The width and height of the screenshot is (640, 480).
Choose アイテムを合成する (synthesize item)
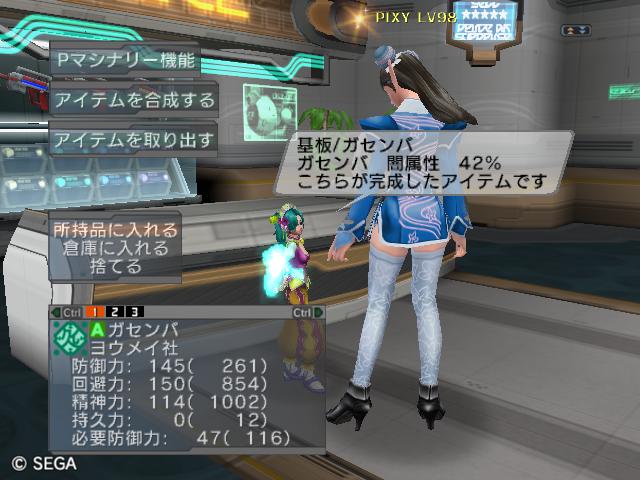tap(134, 99)
